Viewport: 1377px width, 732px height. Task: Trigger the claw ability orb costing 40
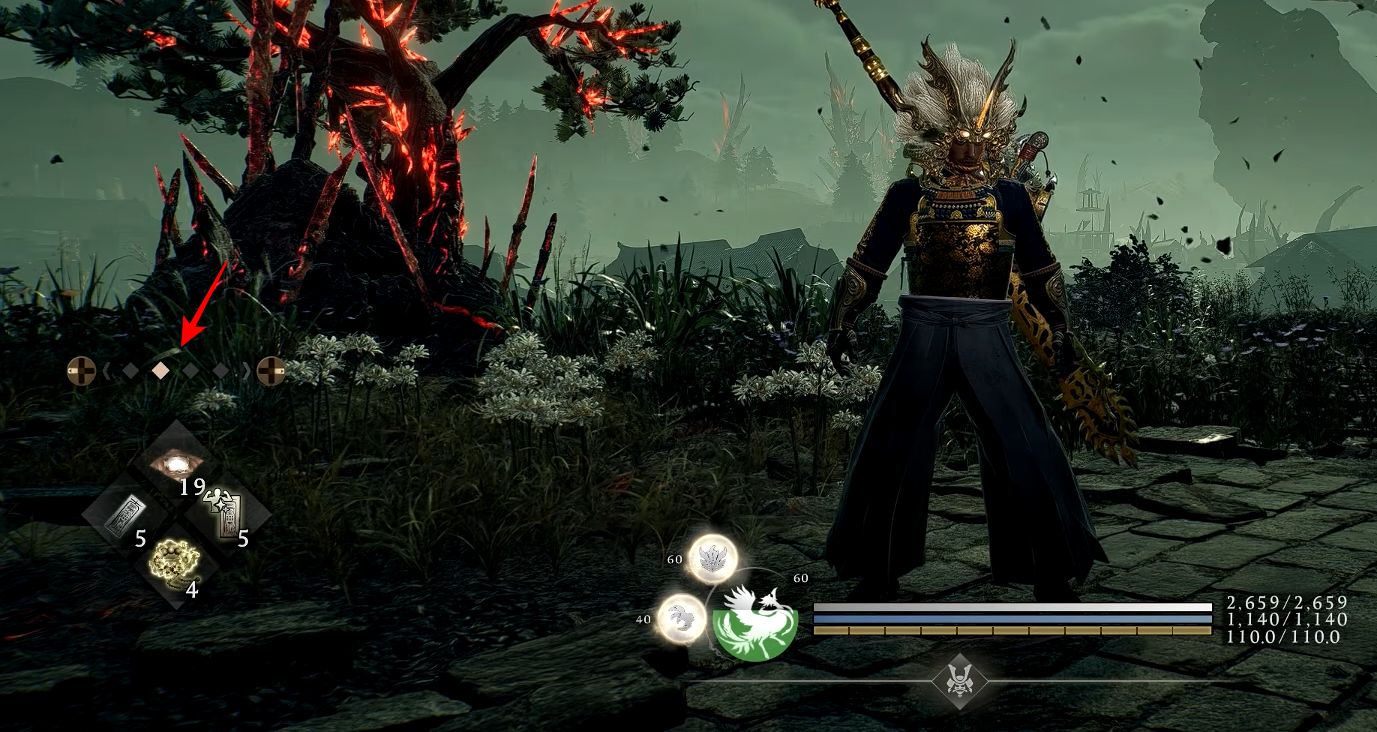pyautogui.click(x=681, y=618)
